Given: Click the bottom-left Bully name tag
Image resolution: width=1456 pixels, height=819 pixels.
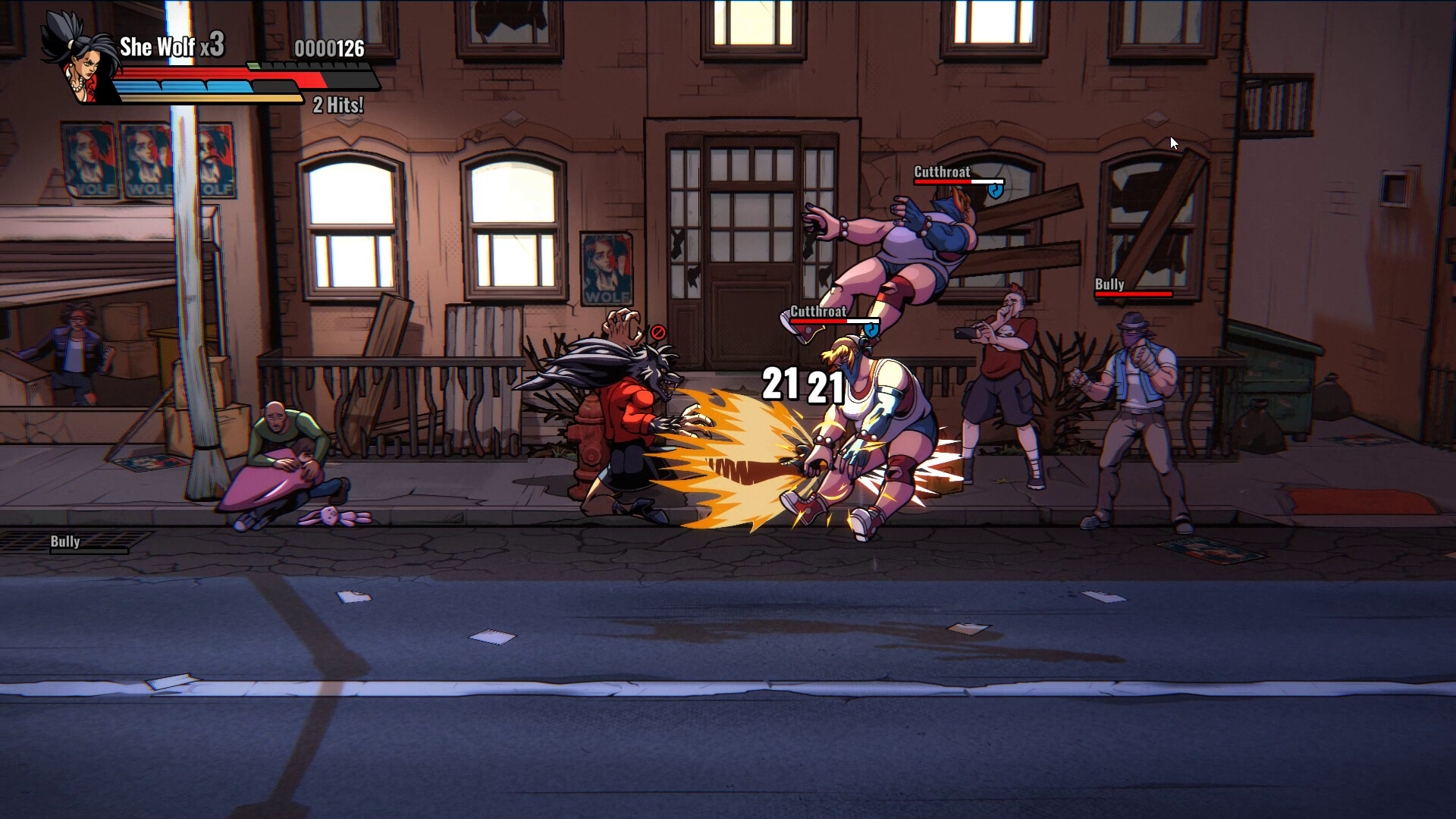Looking at the screenshot, I should pos(65,541).
